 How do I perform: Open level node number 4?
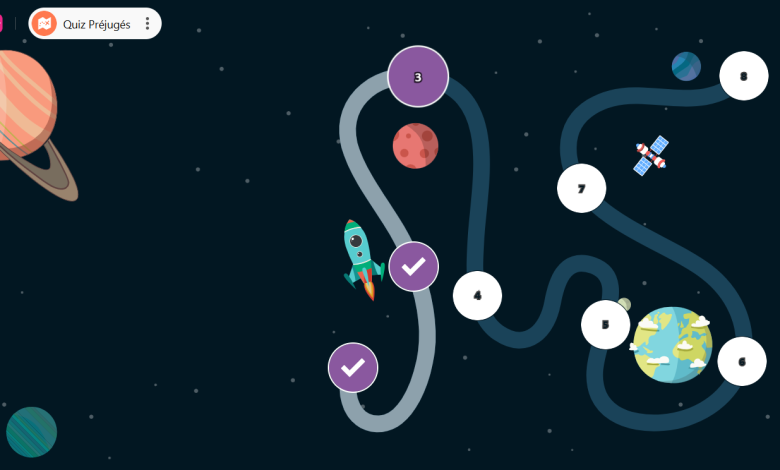click(x=477, y=295)
